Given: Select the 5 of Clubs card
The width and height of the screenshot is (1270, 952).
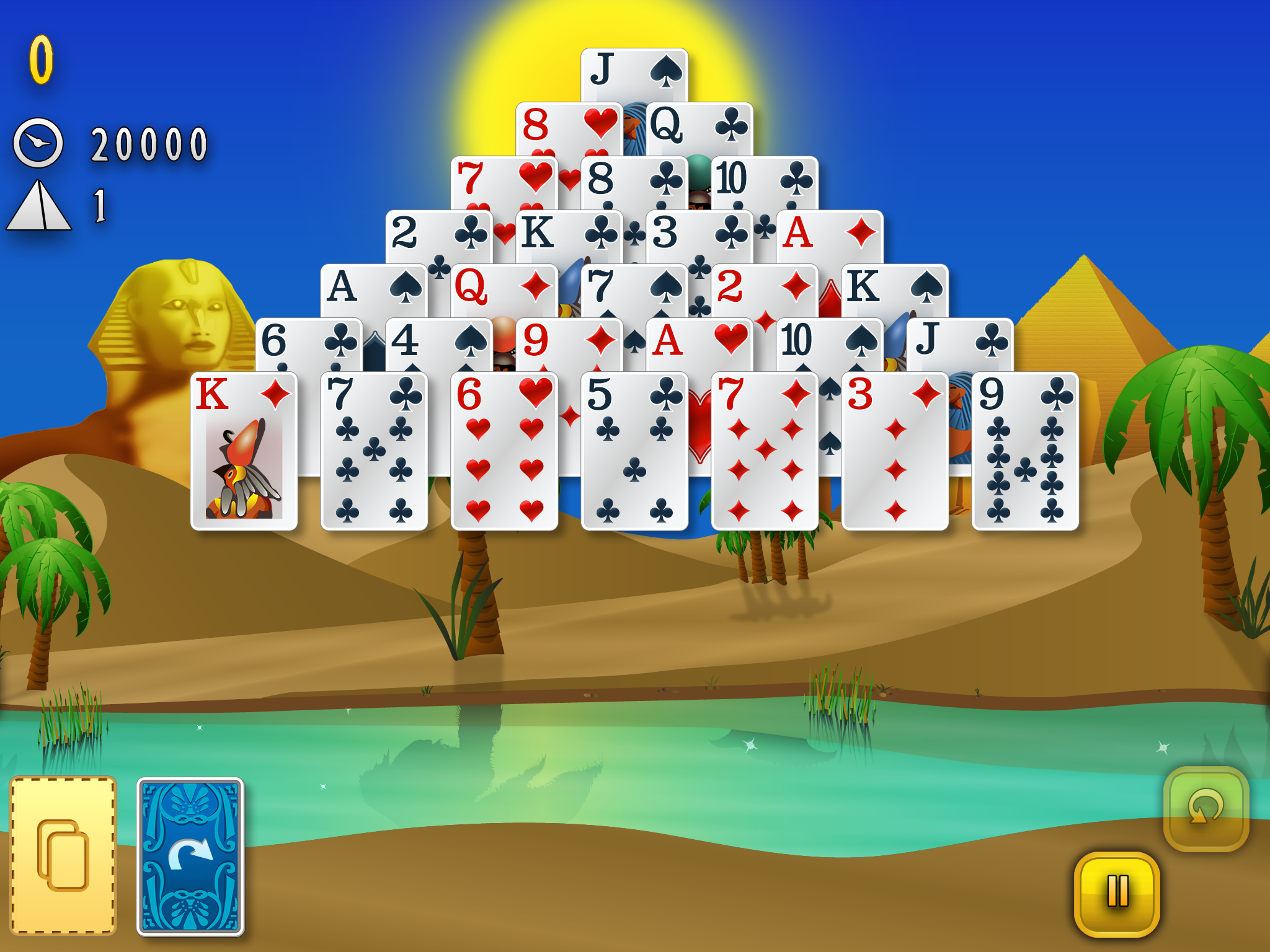Looking at the screenshot, I should click(634, 451).
